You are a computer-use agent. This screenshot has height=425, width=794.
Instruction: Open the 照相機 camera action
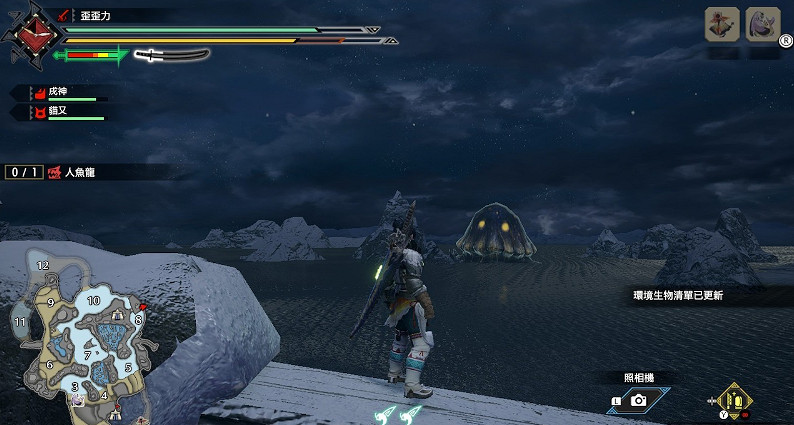637,399
